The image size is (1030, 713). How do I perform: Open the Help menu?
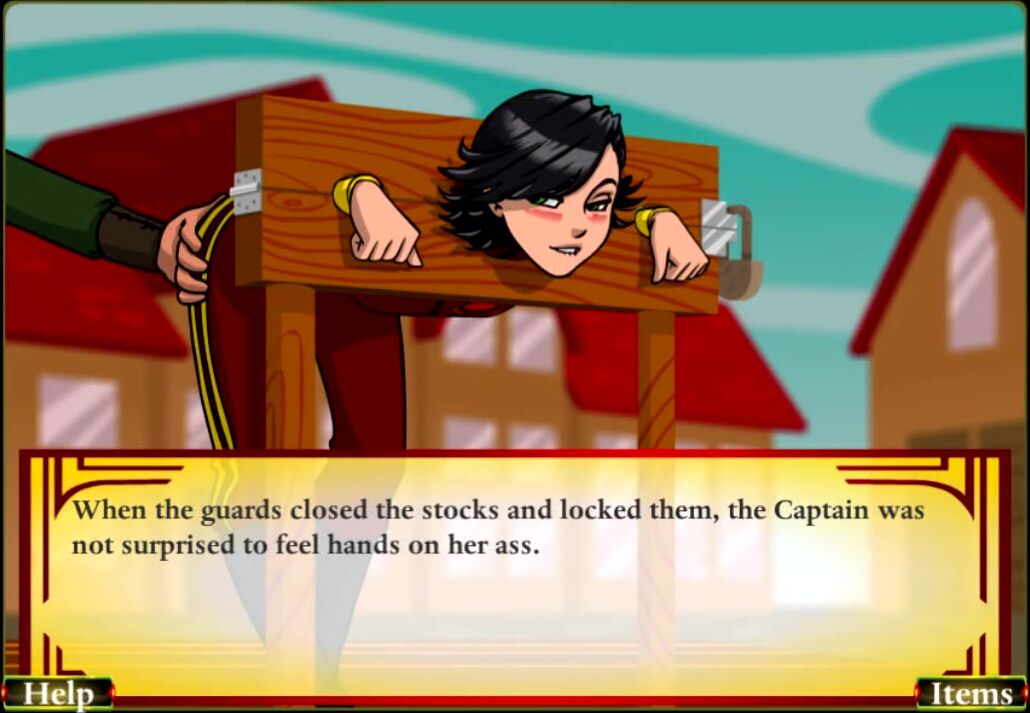[57, 694]
